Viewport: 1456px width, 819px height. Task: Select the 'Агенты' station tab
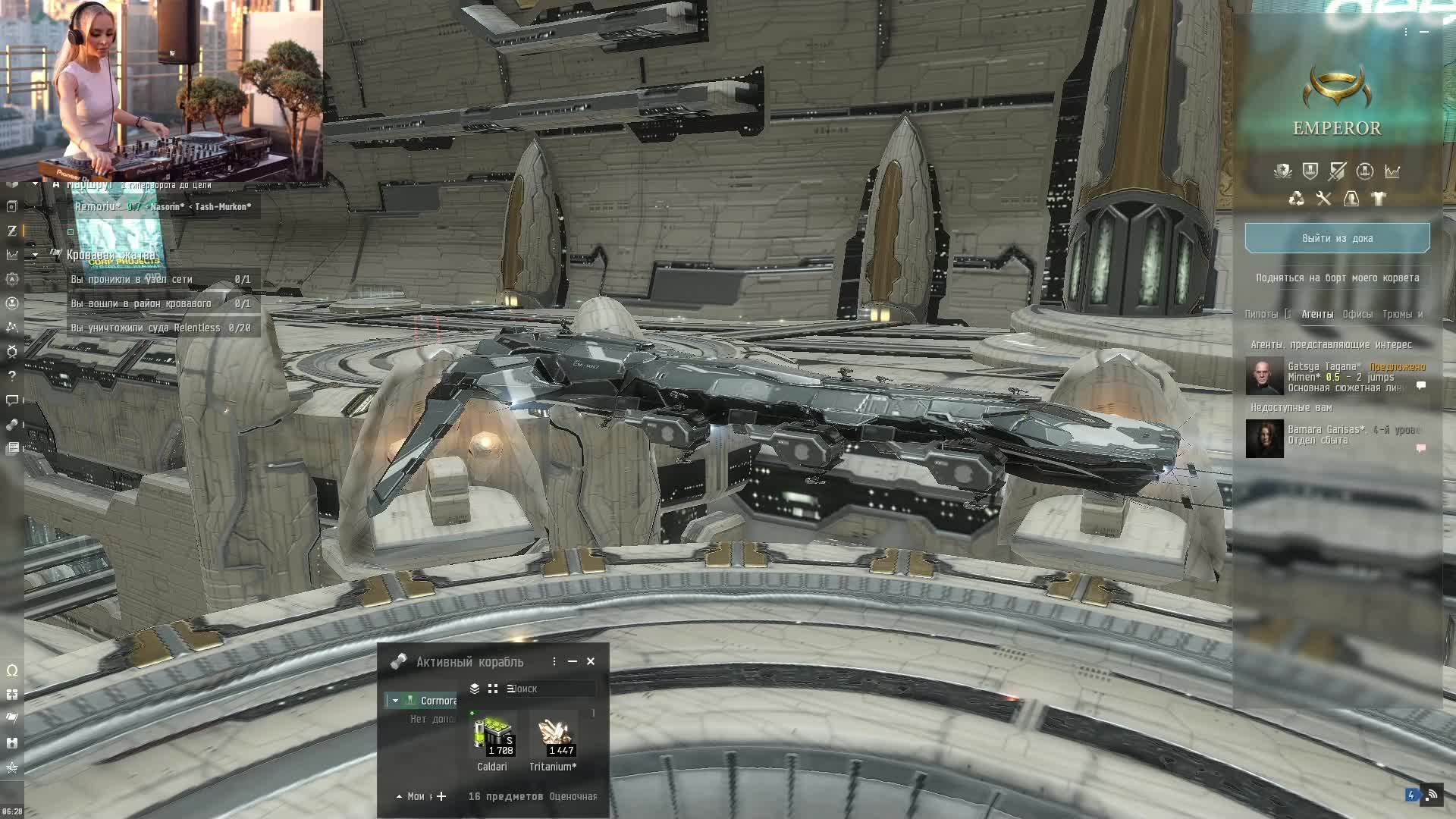coord(1317,314)
